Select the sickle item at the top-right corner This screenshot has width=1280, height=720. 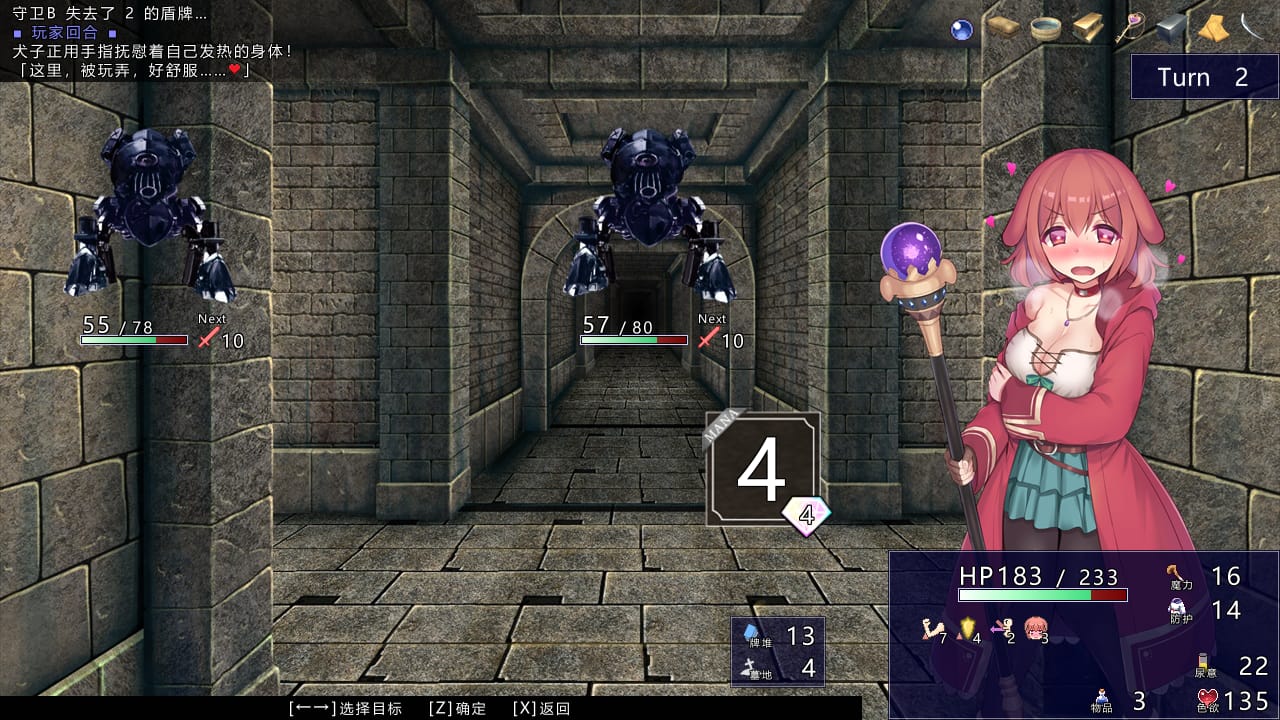click(1250, 27)
